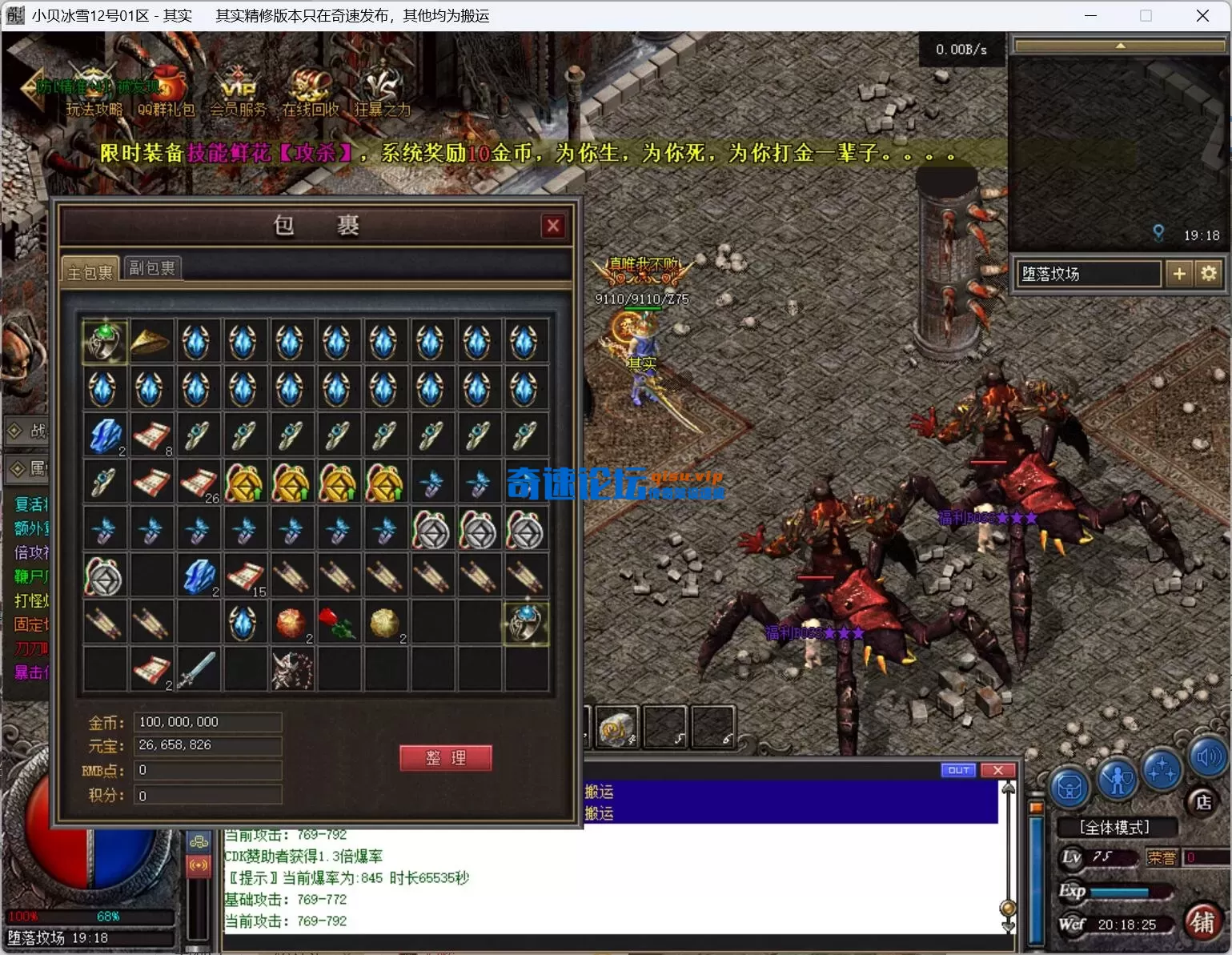Open the red 铺 stall button
Viewport: 1232px width, 955px height.
(1202, 922)
